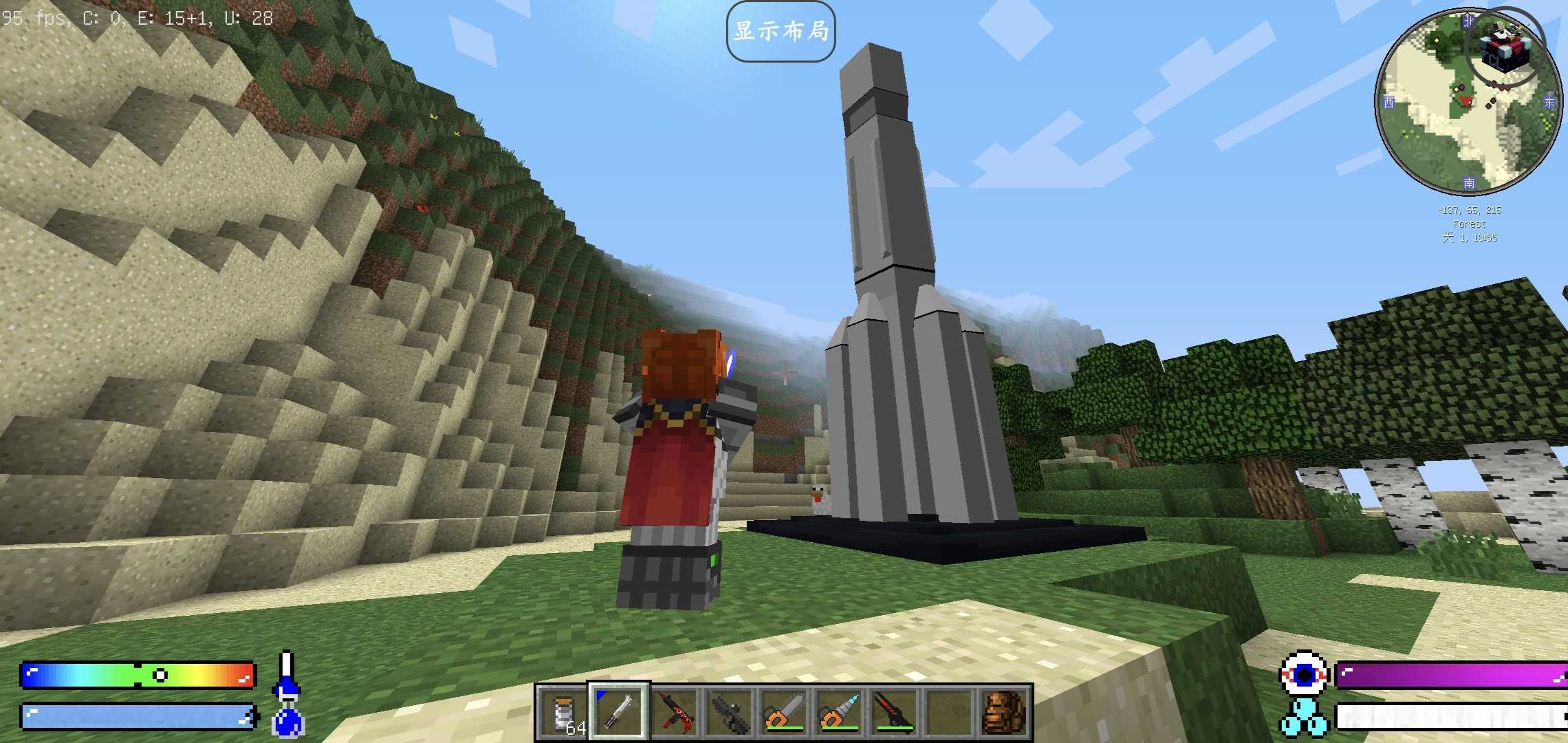Tap the blue potion flask icon
Image resolution: width=1568 pixels, height=743 pixels.
tap(287, 719)
